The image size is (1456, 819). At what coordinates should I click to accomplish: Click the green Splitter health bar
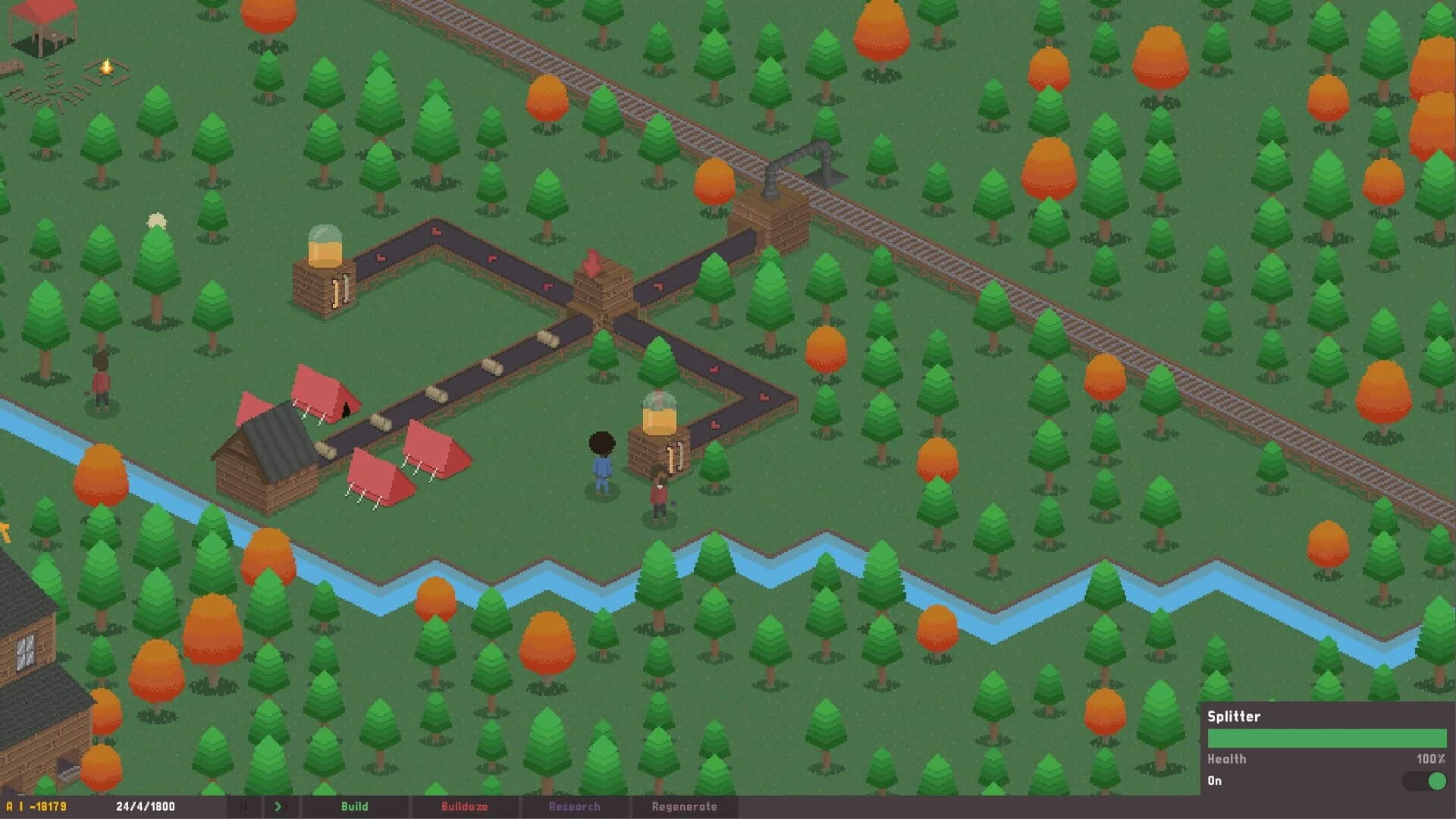click(x=1327, y=737)
